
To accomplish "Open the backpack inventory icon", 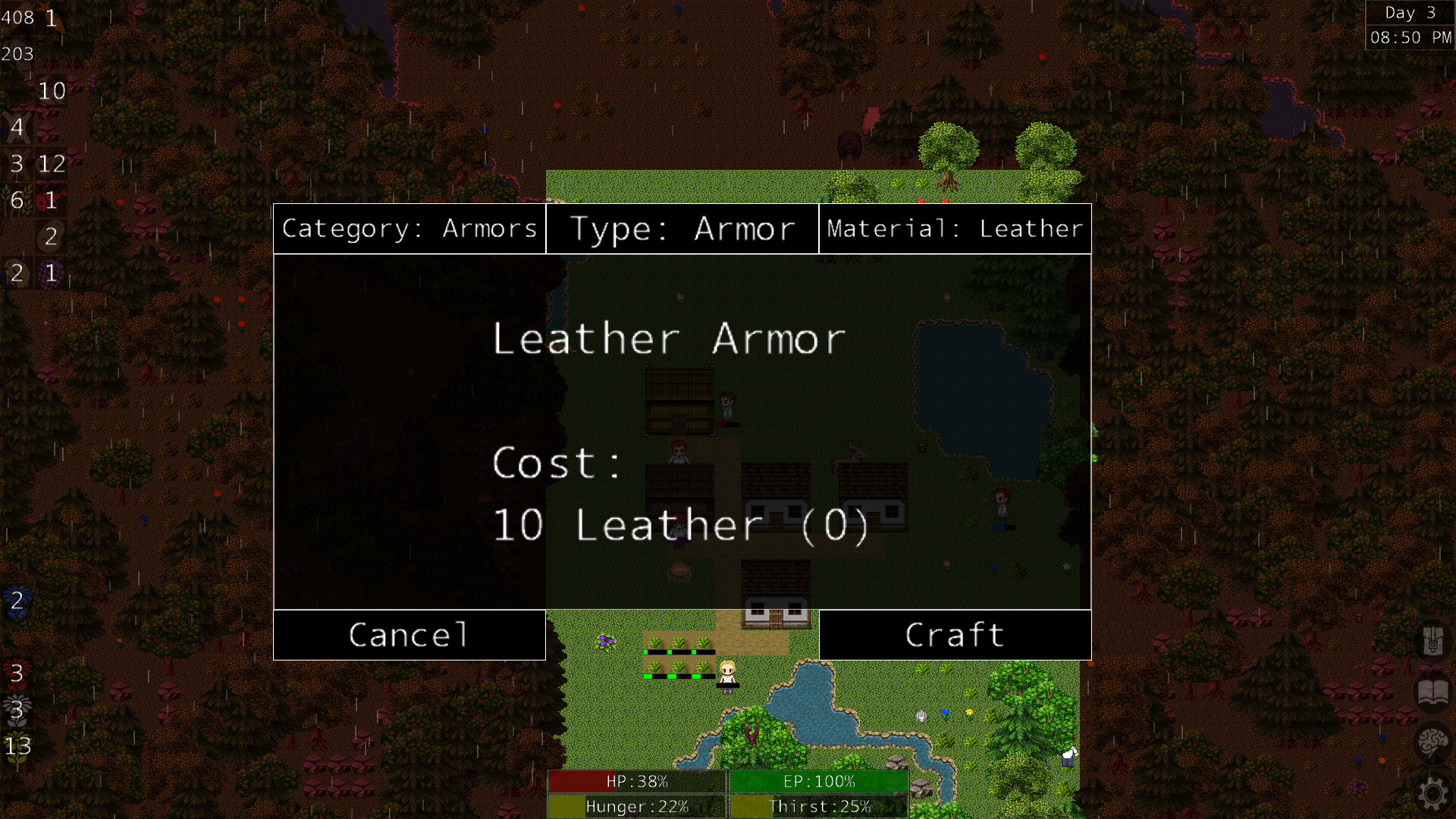I will pyautogui.click(x=1432, y=641).
